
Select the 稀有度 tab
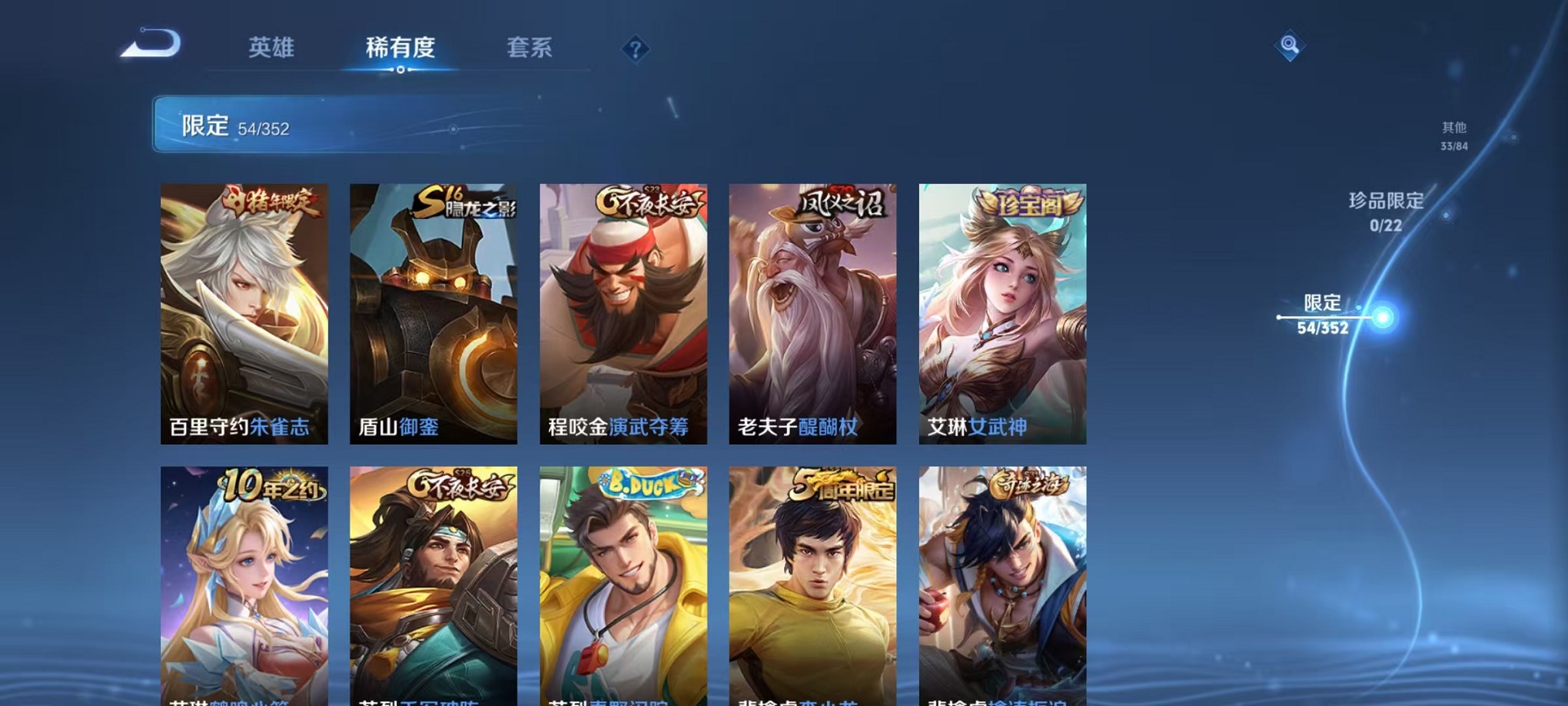tap(399, 48)
